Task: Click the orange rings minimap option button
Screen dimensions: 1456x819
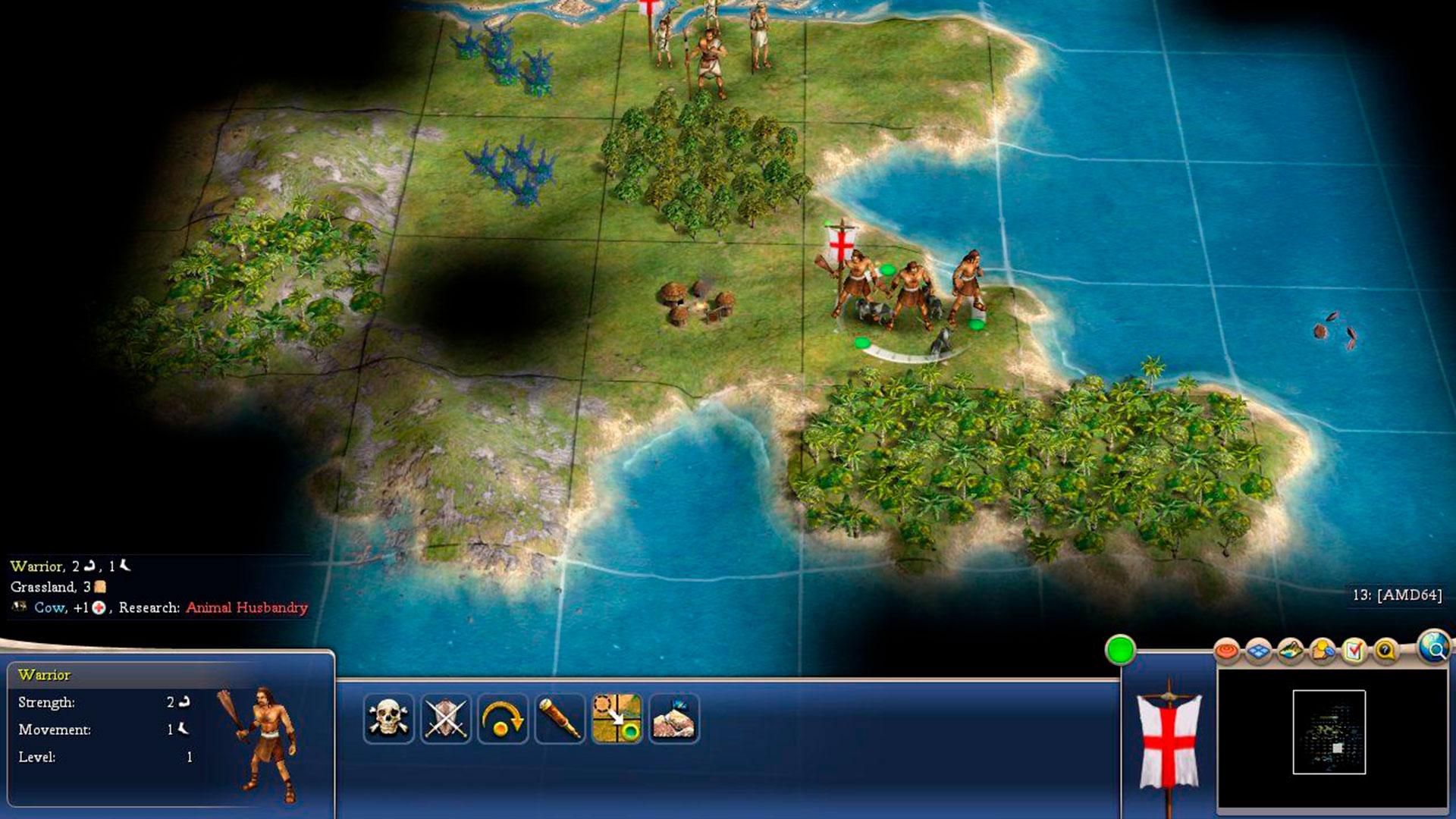Action: (1226, 651)
